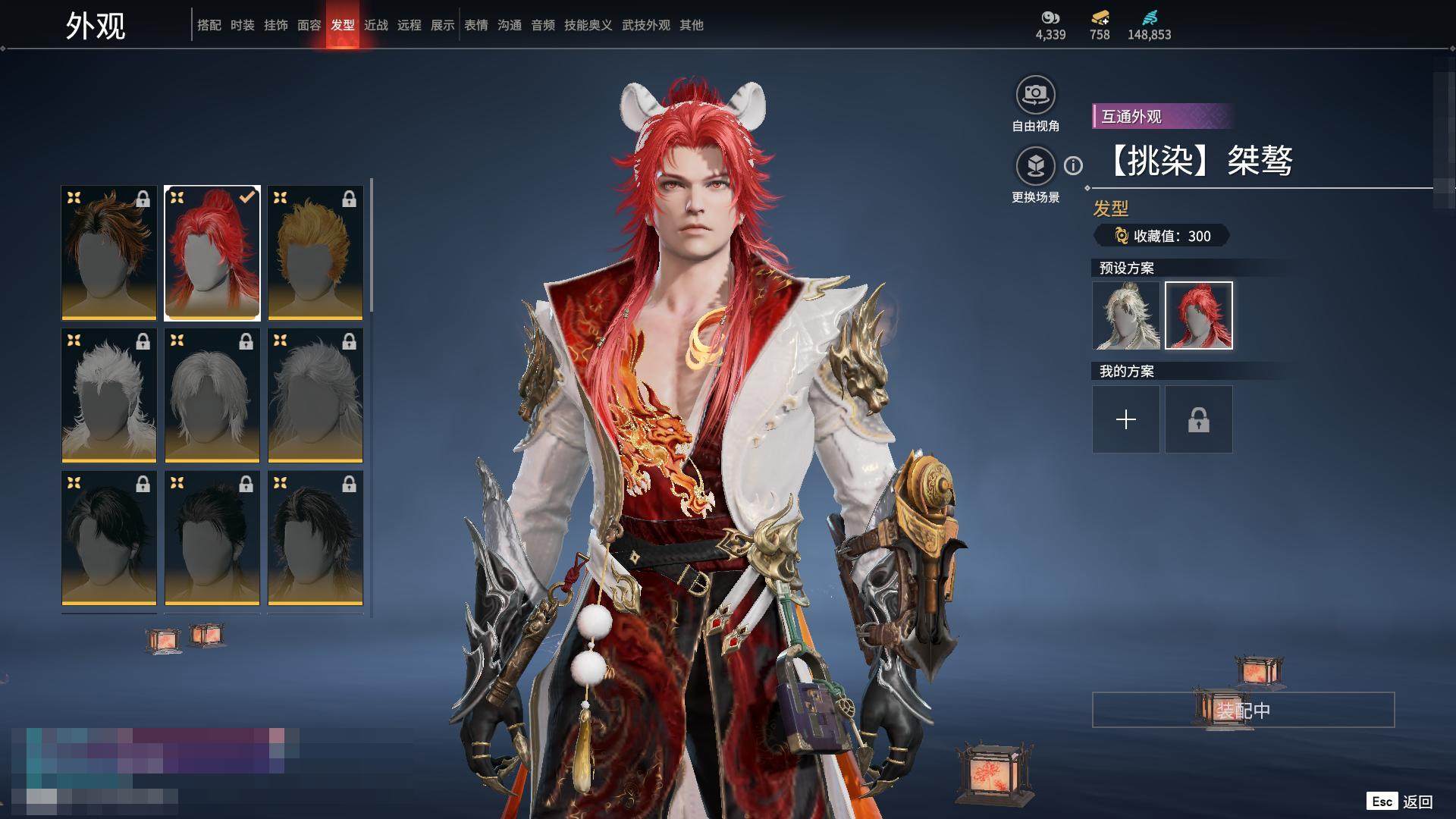
Task: Select the 其他 tab
Action: tap(691, 25)
